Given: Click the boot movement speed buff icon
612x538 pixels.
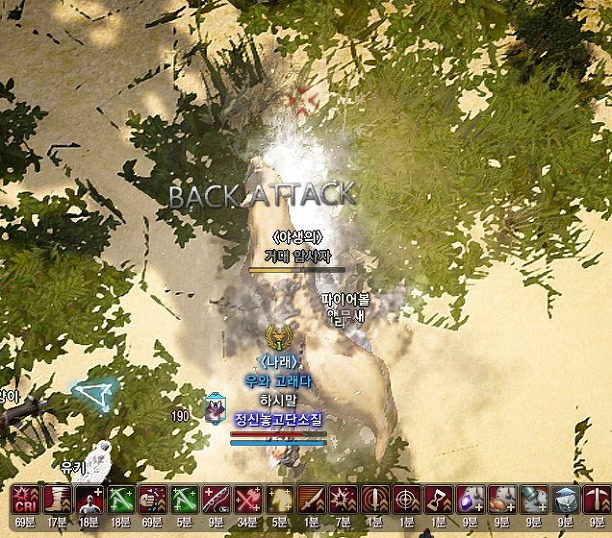Looking at the screenshot, I should coord(57,498).
